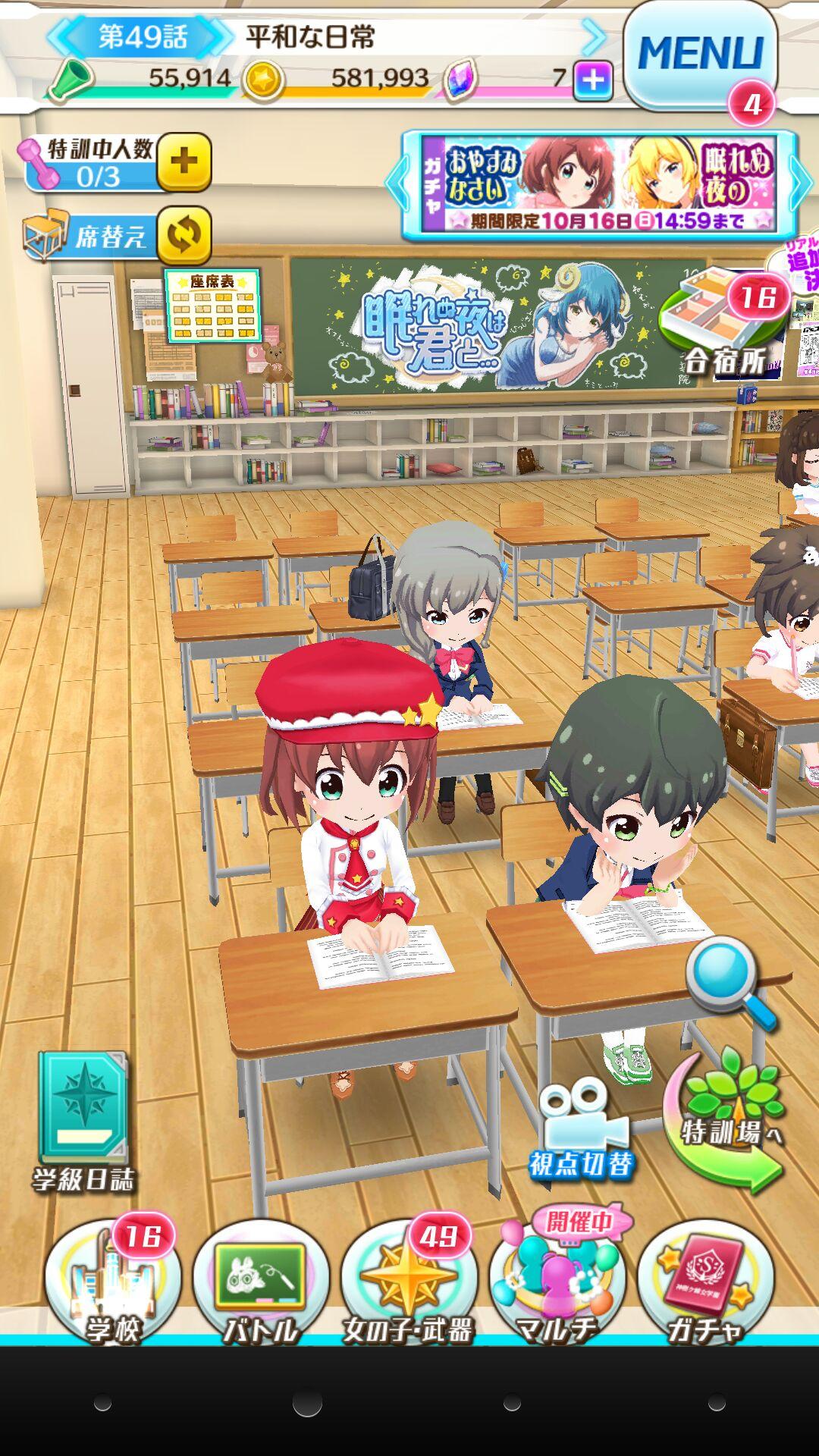The width and height of the screenshot is (819, 1456).
Task: Open the 座席表 seating chart
Action: click(x=212, y=306)
